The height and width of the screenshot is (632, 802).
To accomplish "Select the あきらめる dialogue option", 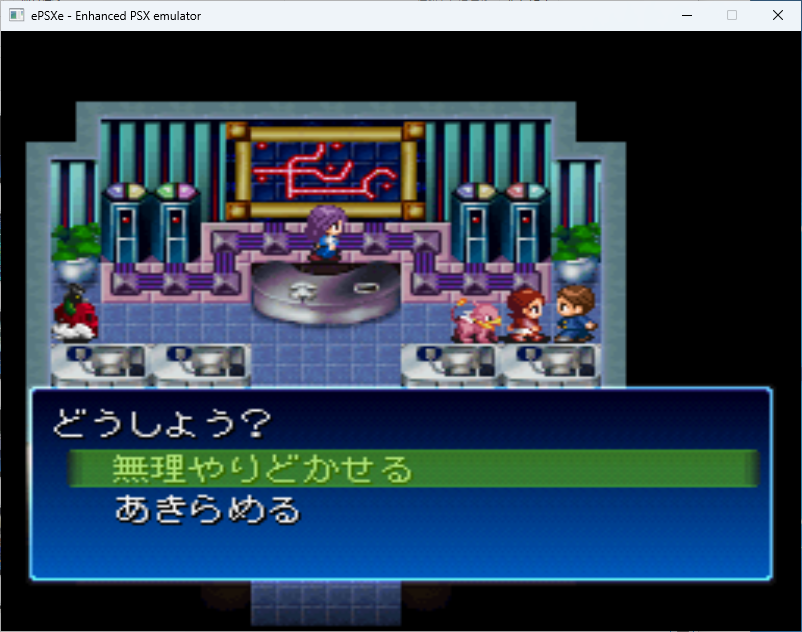I will tap(208, 511).
